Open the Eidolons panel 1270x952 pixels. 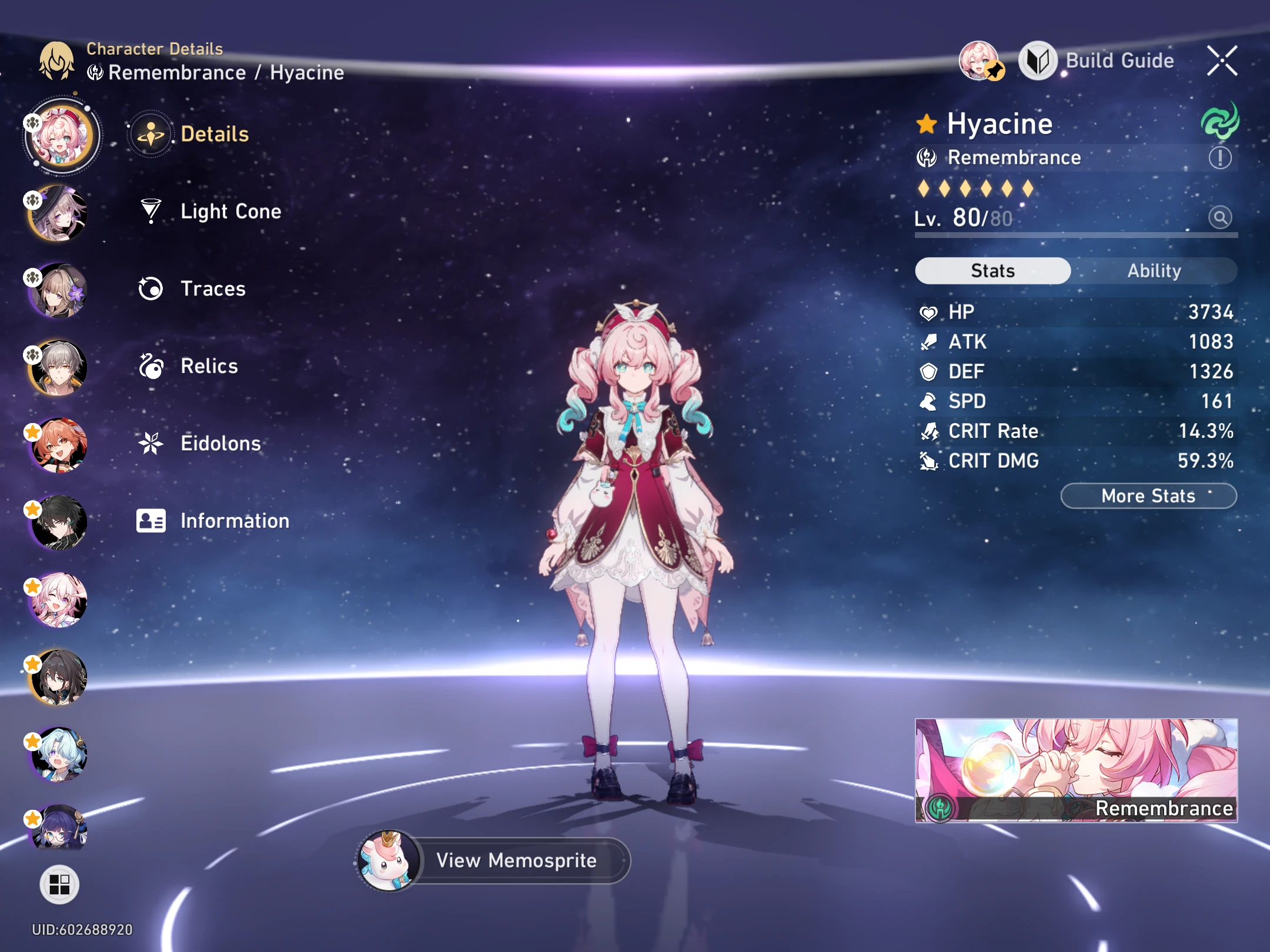pyautogui.click(x=221, y=444)
